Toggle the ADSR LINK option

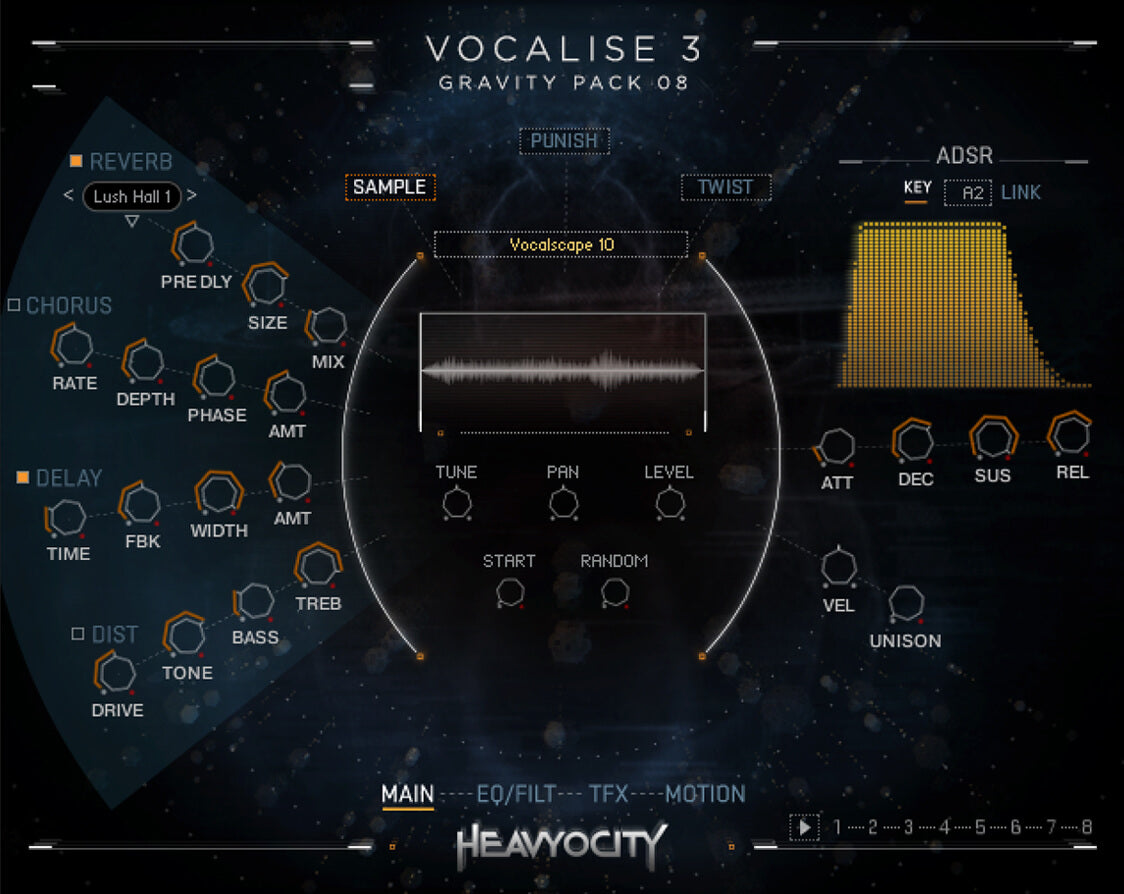pos(1020,192)
